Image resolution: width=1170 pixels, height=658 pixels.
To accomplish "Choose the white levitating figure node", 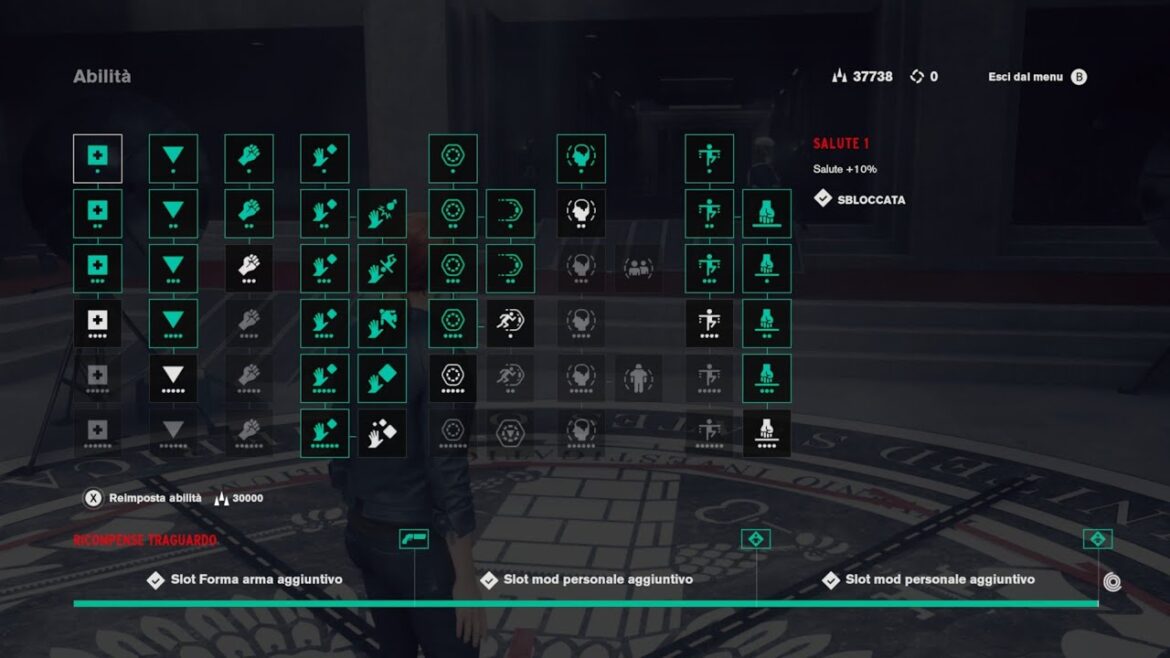I will 709,323.
